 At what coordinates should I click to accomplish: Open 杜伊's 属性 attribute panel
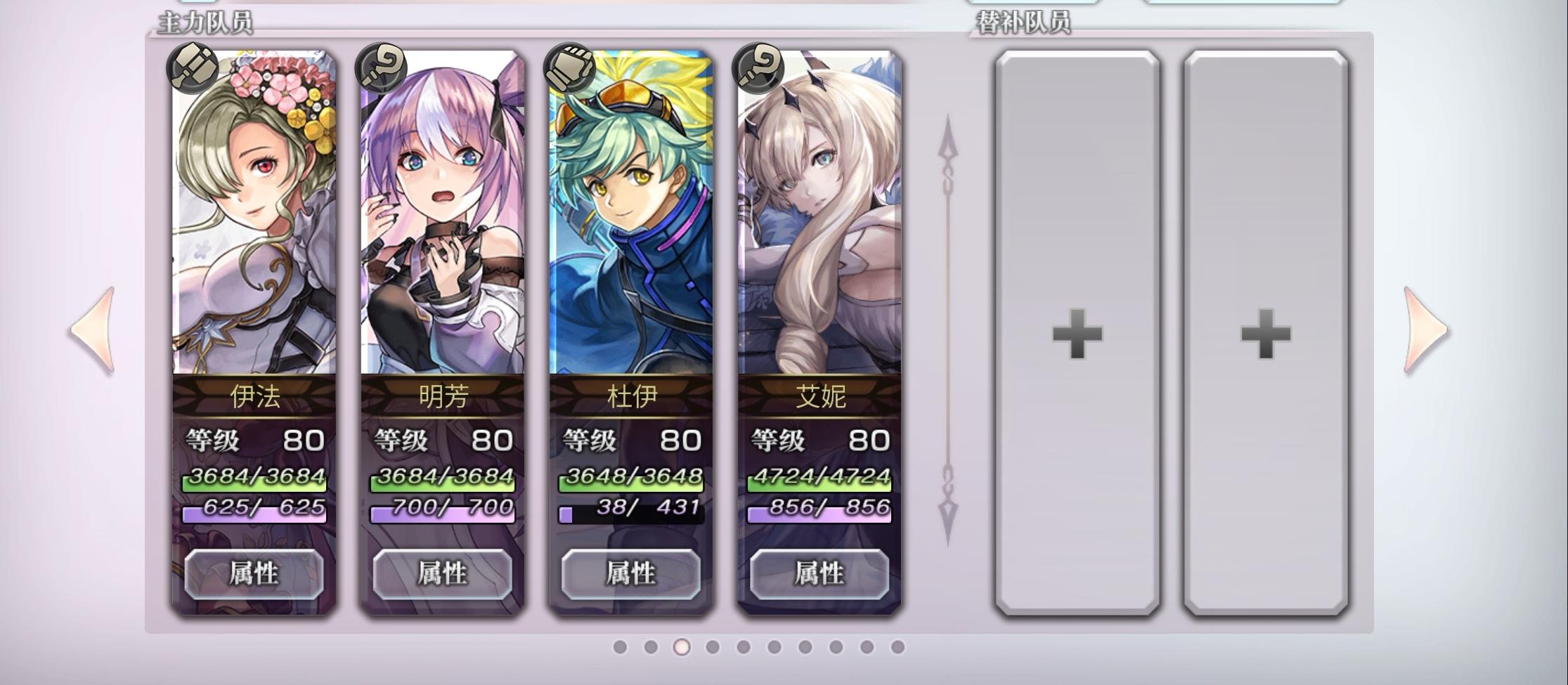631,575
